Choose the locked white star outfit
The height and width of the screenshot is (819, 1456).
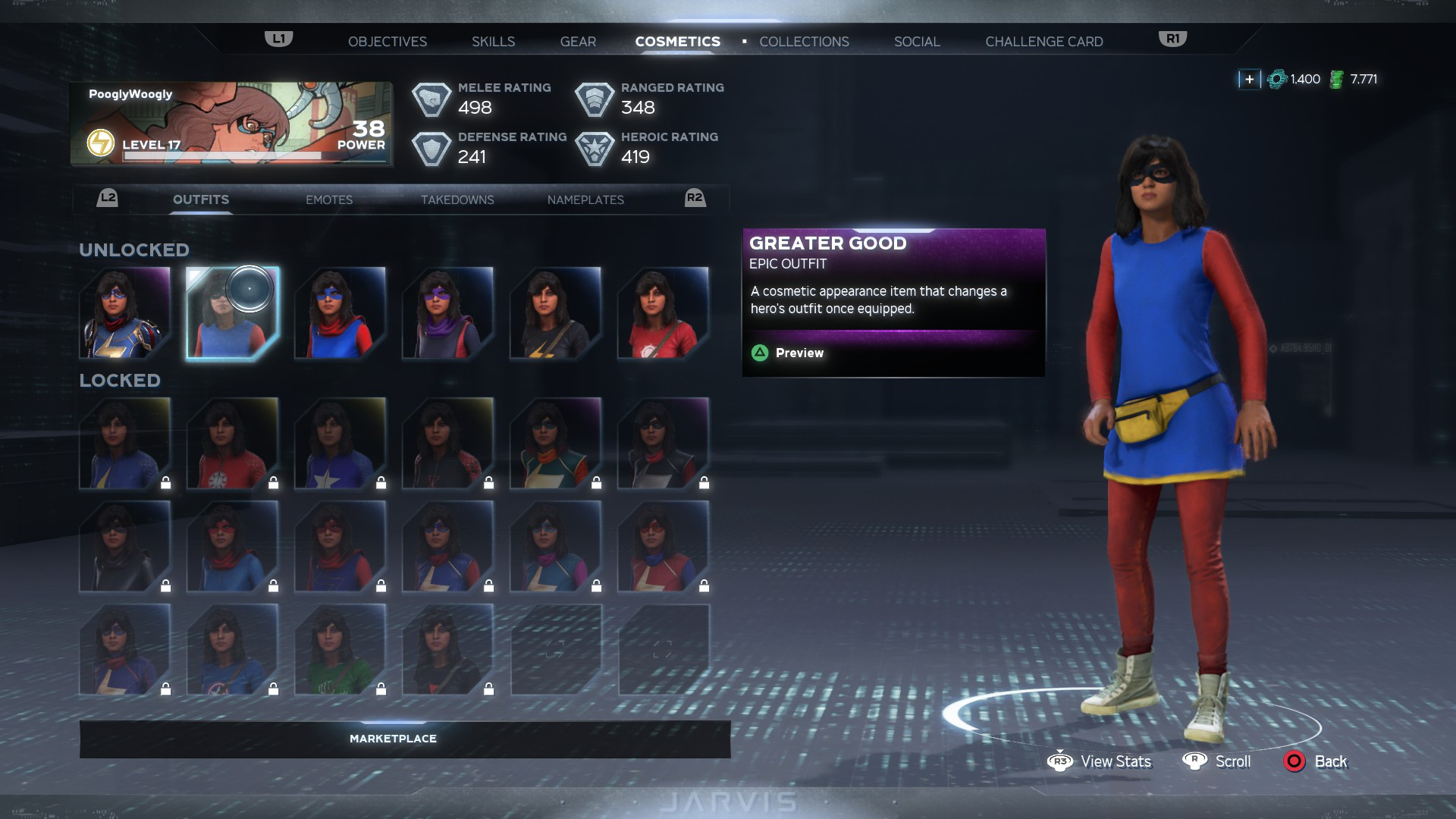click(340, 444)
